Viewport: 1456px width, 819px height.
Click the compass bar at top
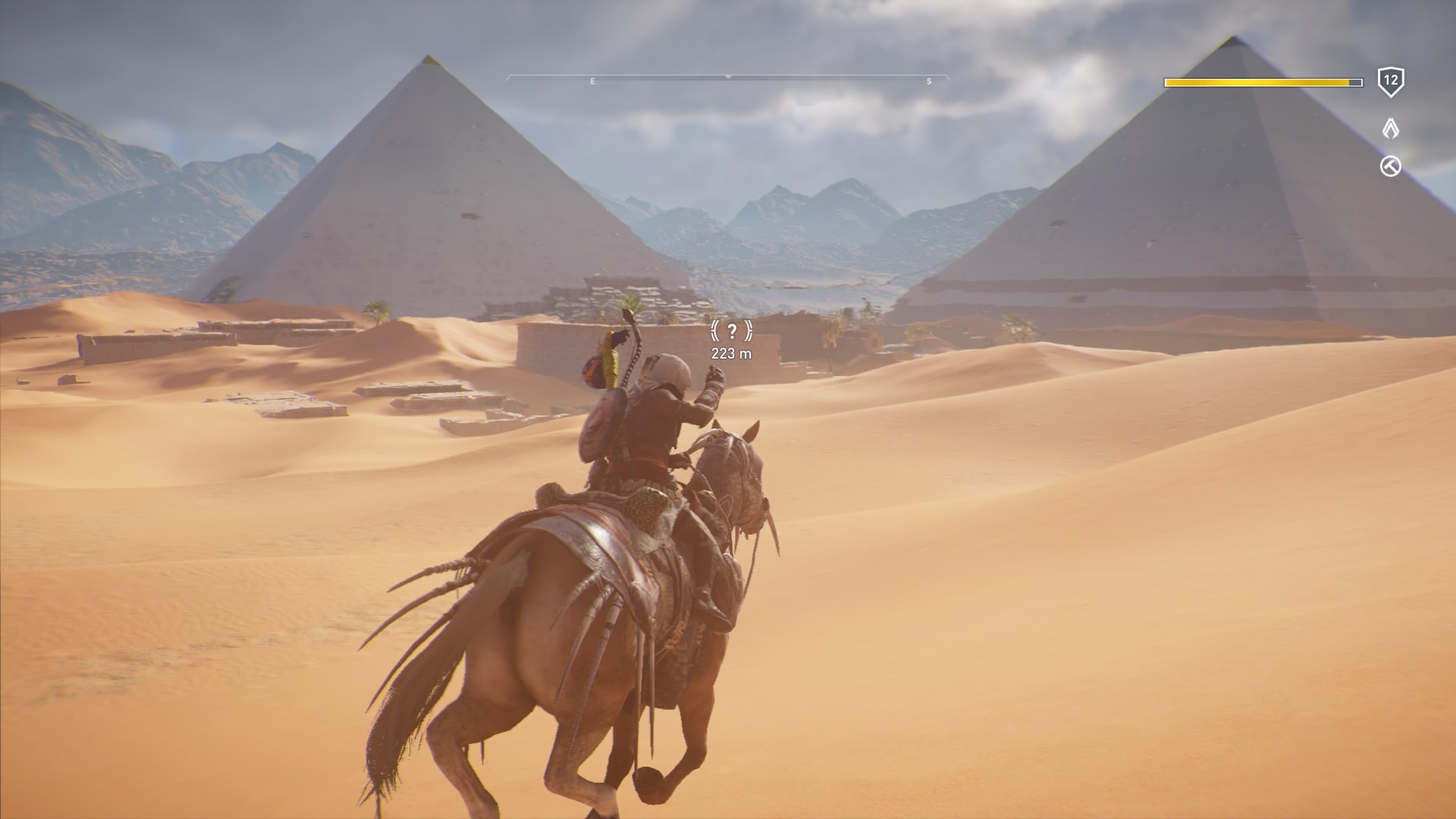(727, 78)
